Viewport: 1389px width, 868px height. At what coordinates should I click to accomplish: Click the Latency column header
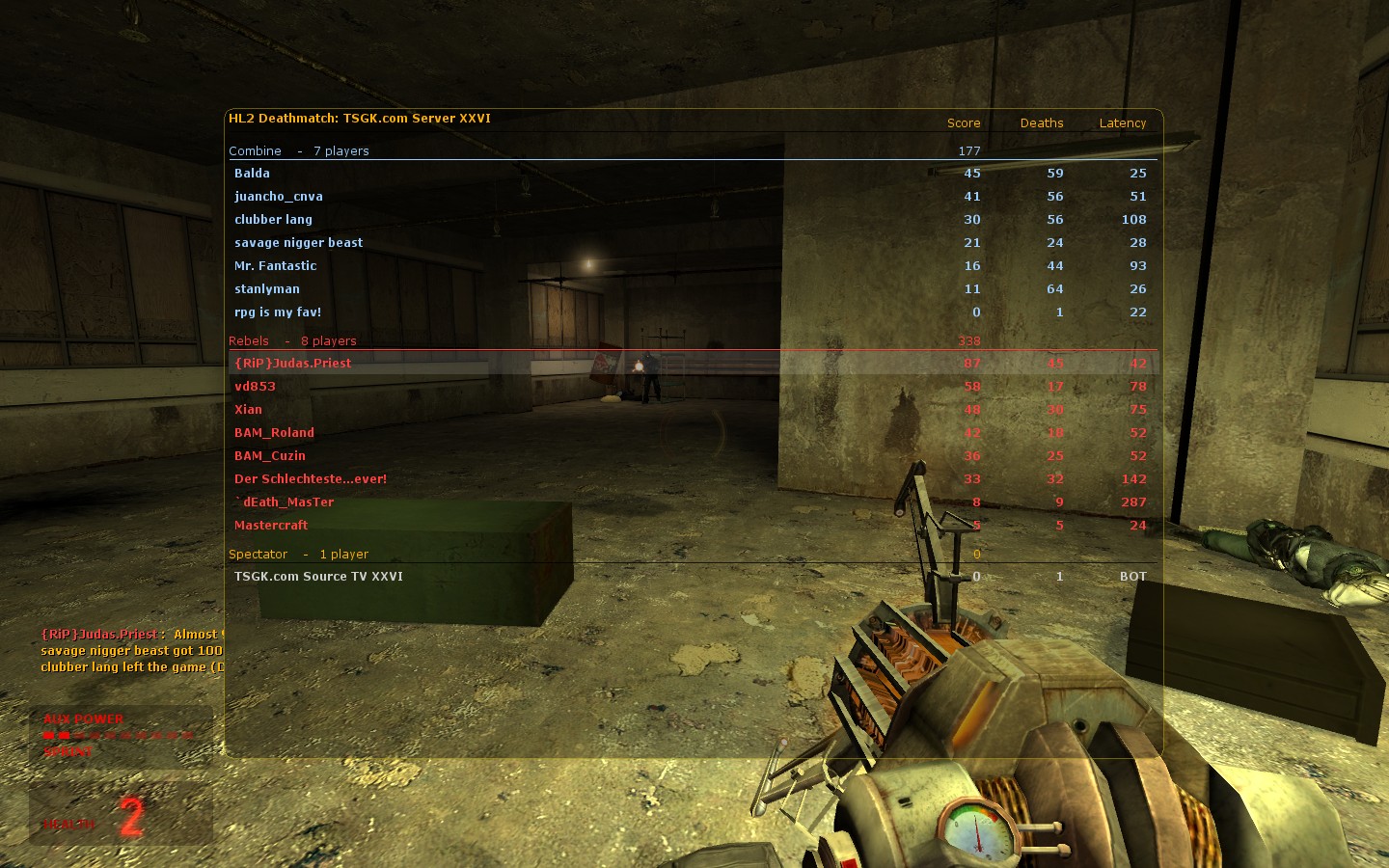pos(1122,122)
